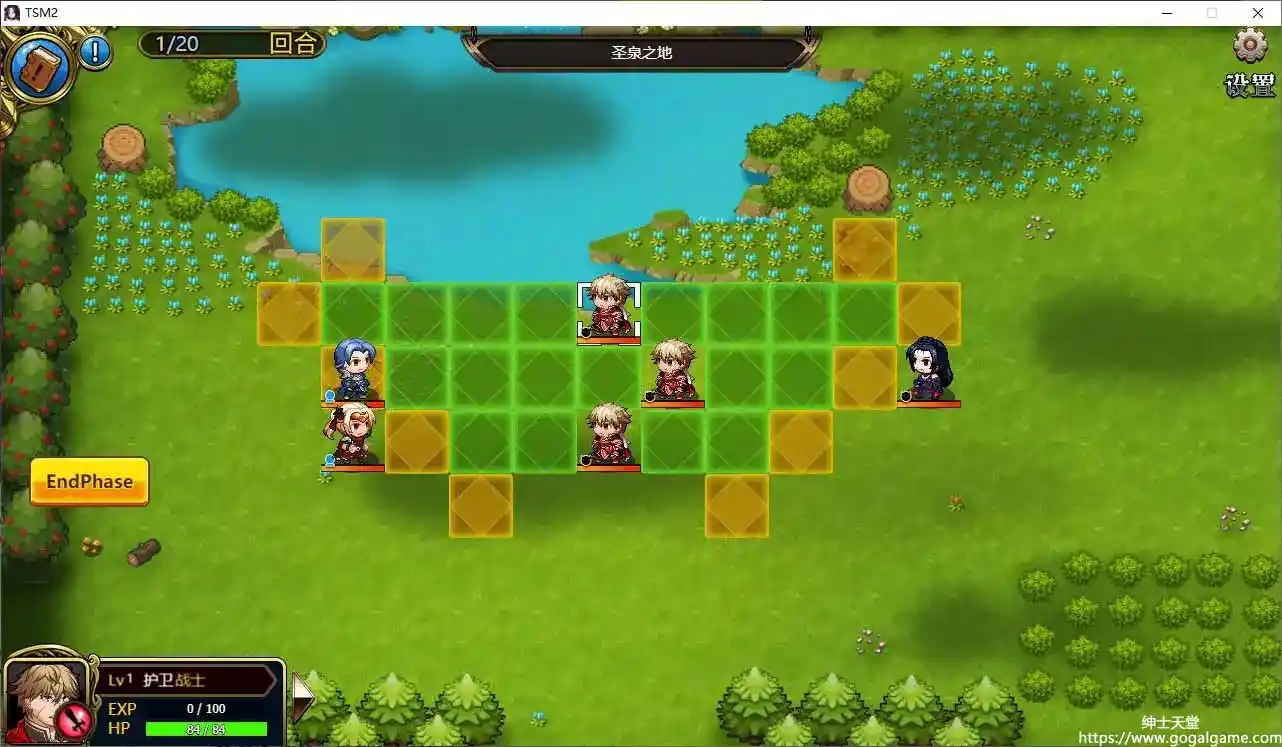This screenshot has width=1282, height=747.
Task: Click the highlighted unit at the top row
Action: [608, 305]
